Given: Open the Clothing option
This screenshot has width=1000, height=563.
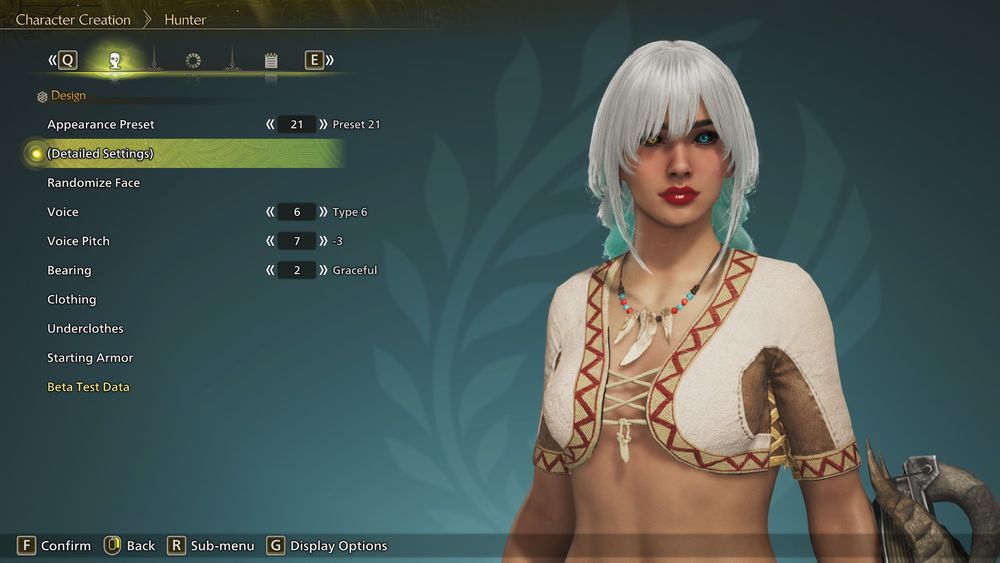Looking at the screenshot, I should (72, 299).
